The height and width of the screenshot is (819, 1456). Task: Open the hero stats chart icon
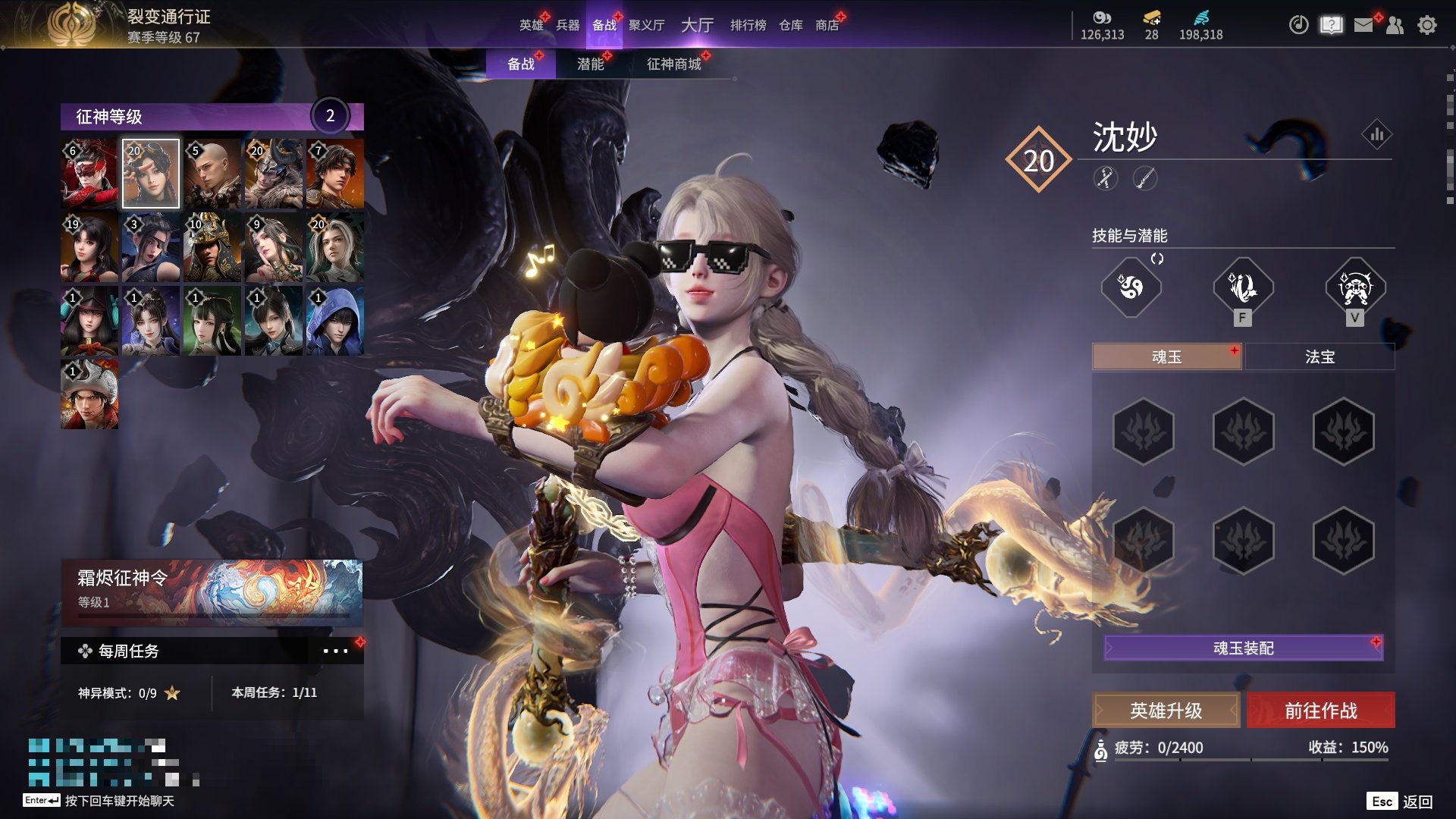click(1376, 135)
